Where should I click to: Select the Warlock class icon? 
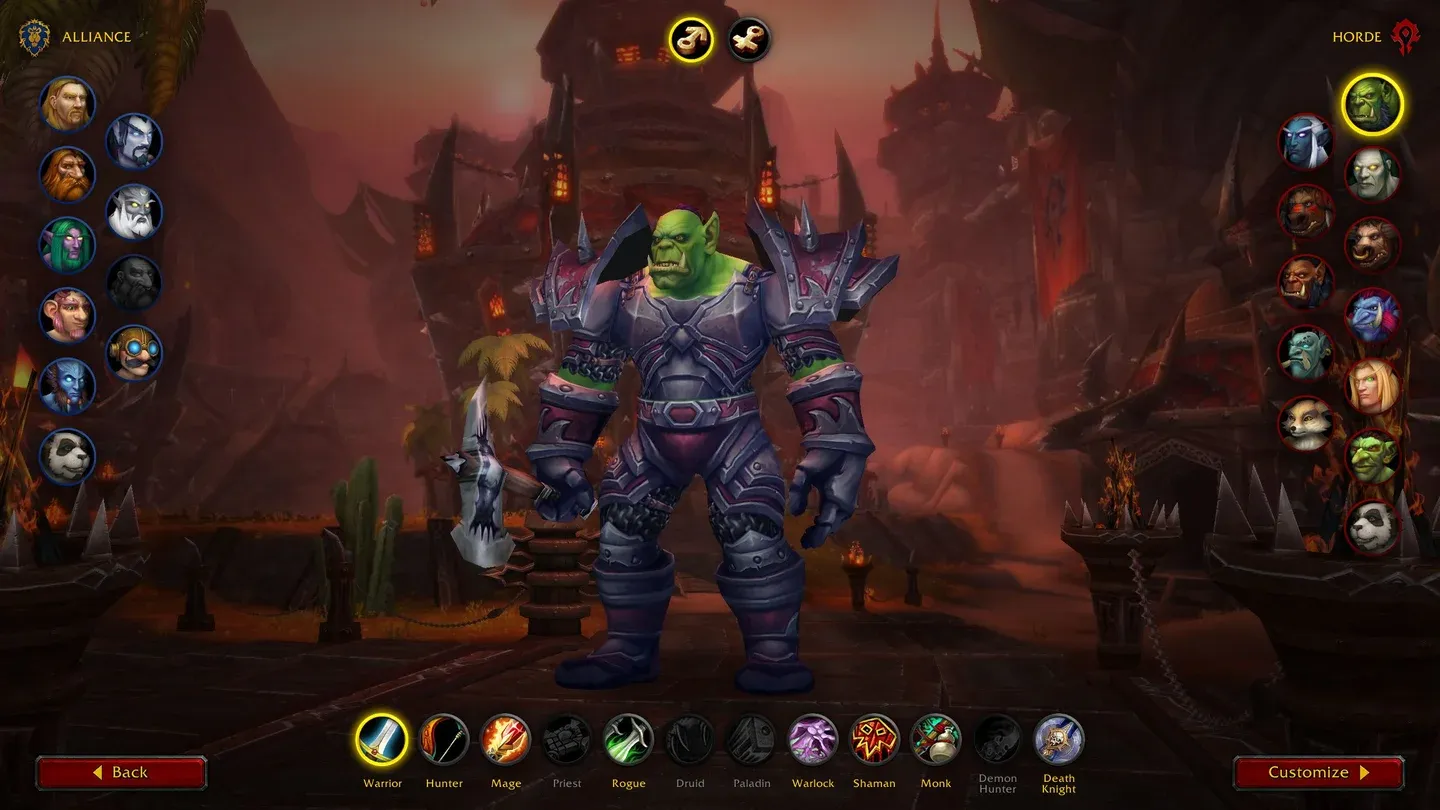pos(812,740)
